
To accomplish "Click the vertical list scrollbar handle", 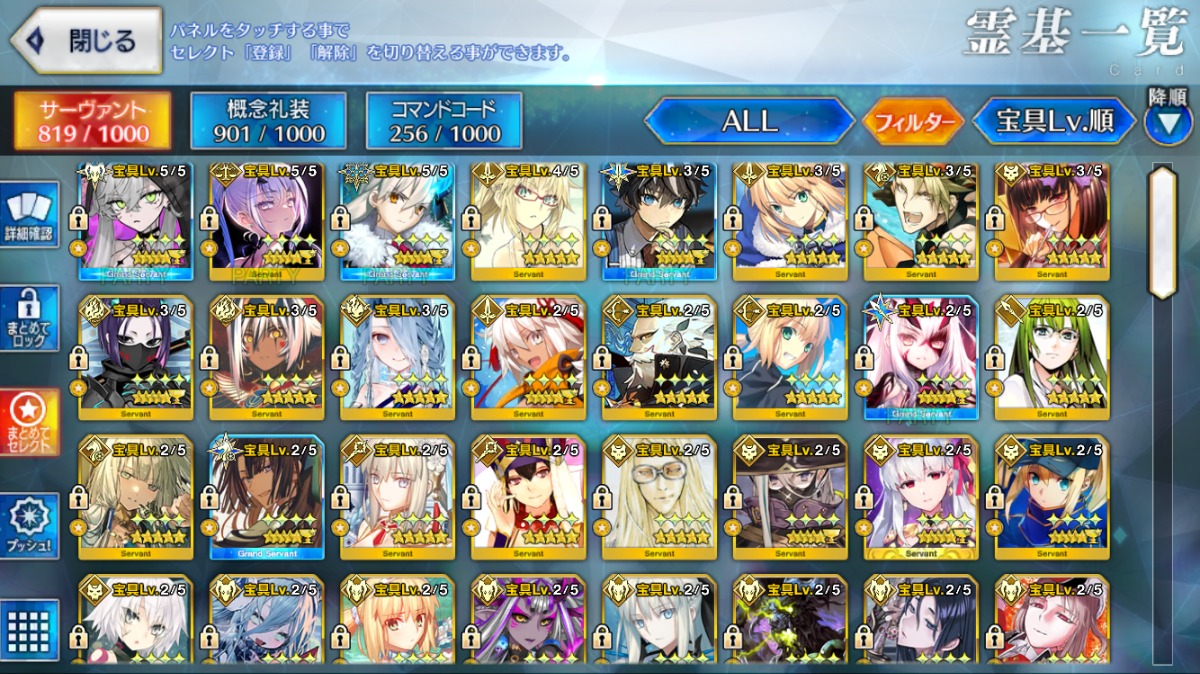I will coord(1162,232).
